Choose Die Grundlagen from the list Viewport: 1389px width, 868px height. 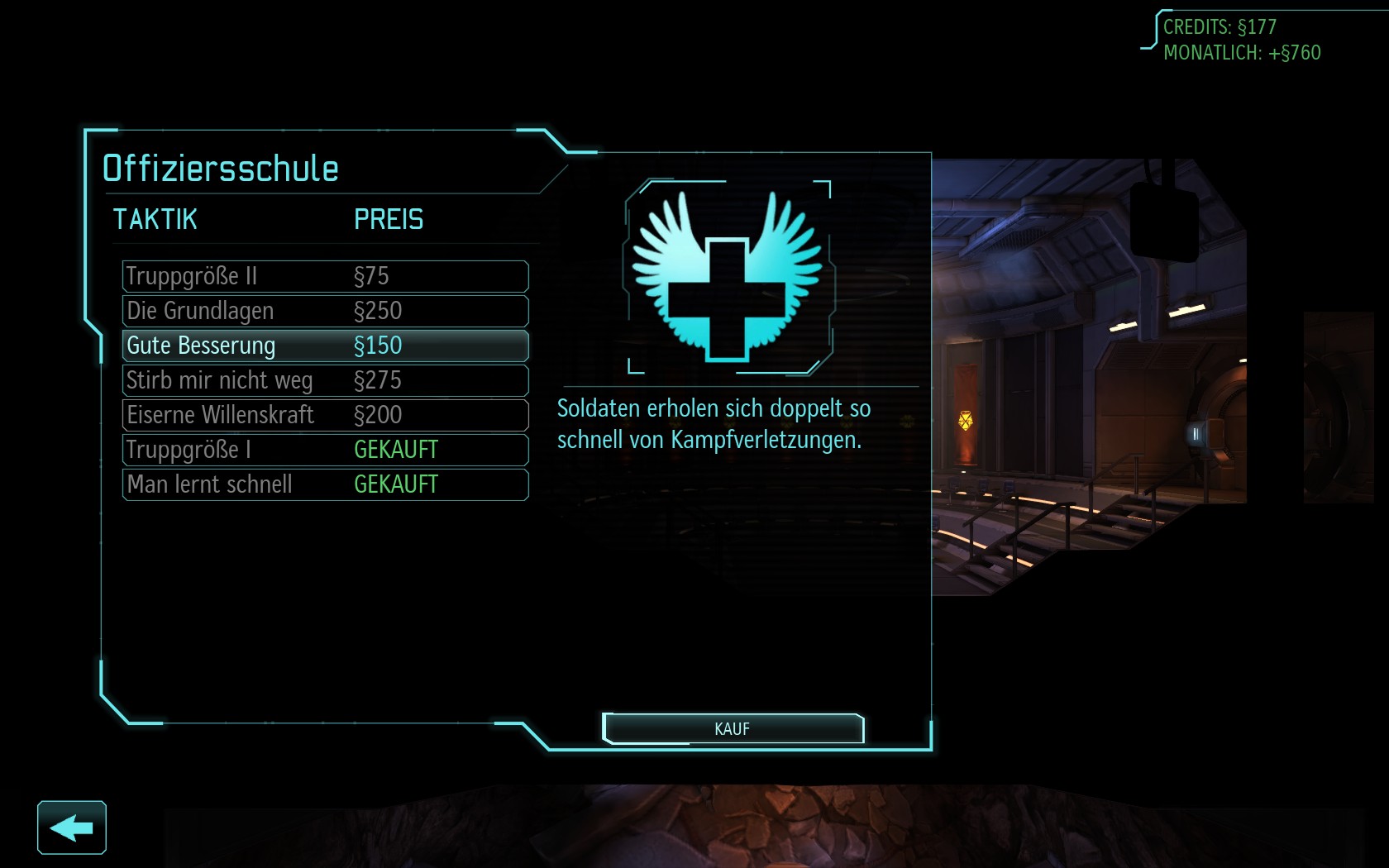[325, 311]
